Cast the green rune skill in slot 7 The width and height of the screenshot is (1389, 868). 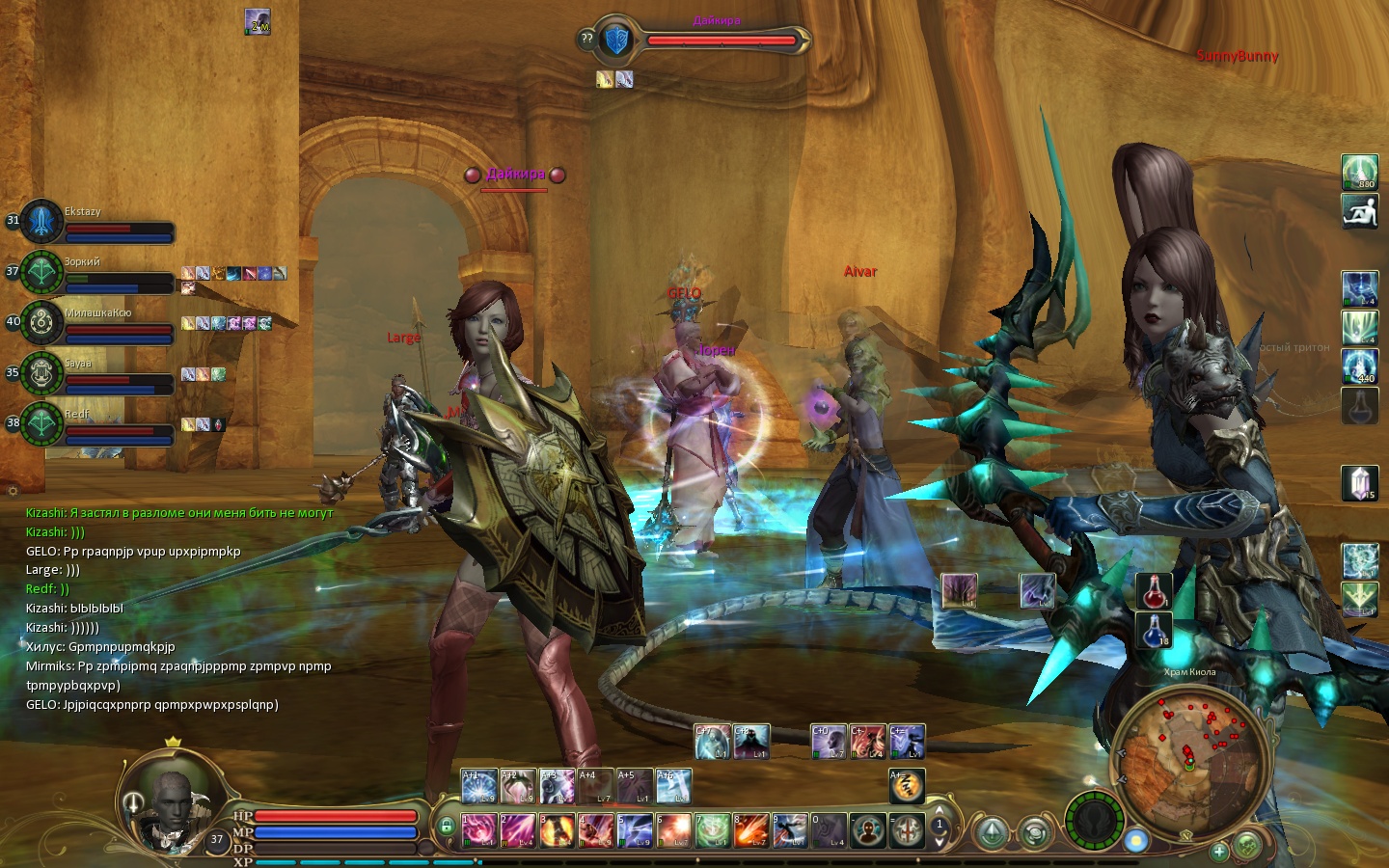pos(713,830)
